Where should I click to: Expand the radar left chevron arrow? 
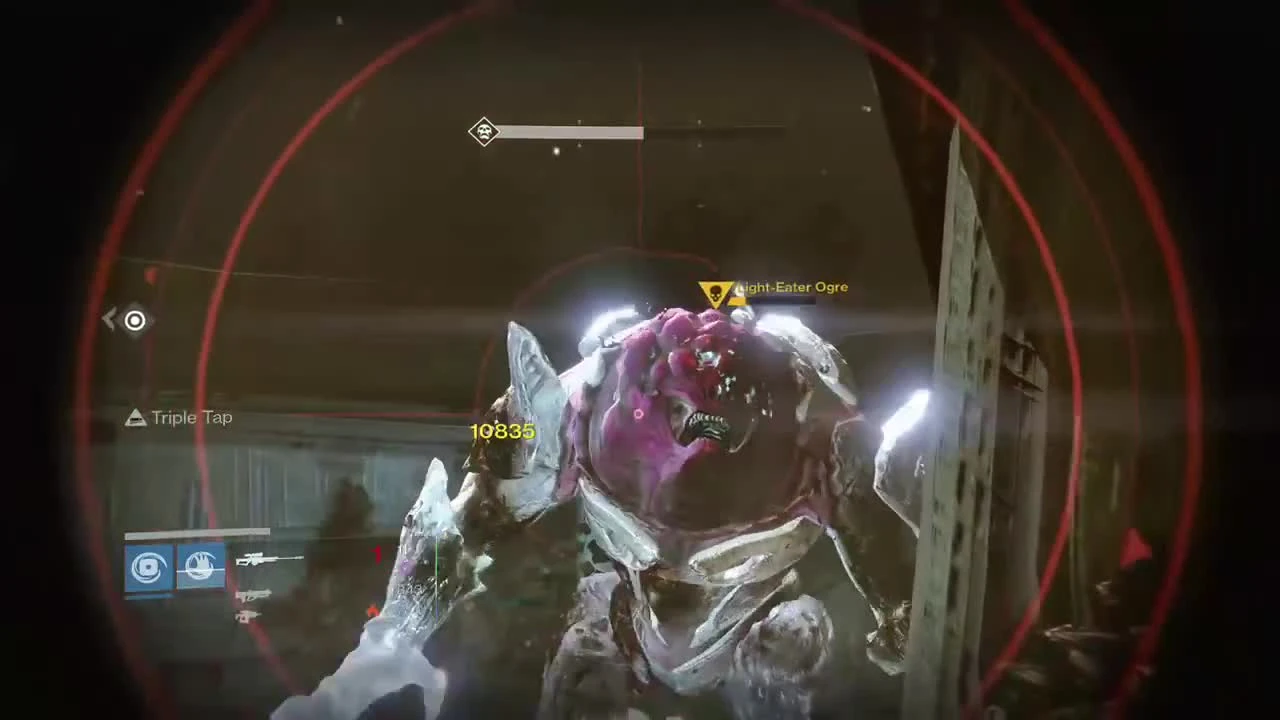coord(108,318)
